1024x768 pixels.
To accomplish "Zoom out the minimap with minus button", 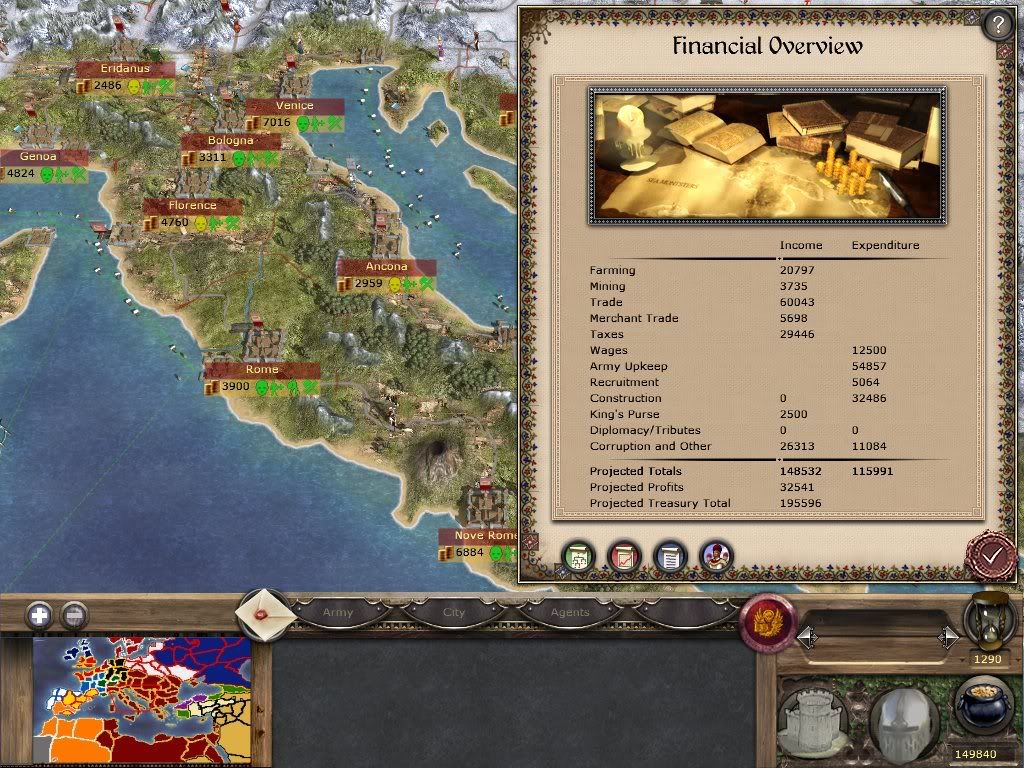I will pos(74,615).
